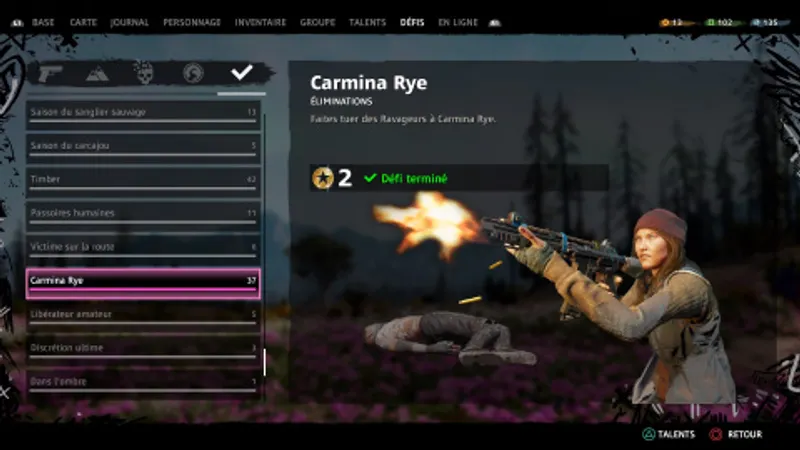Open the Base tab
The image size is (800, 450).
coord(43,22)
